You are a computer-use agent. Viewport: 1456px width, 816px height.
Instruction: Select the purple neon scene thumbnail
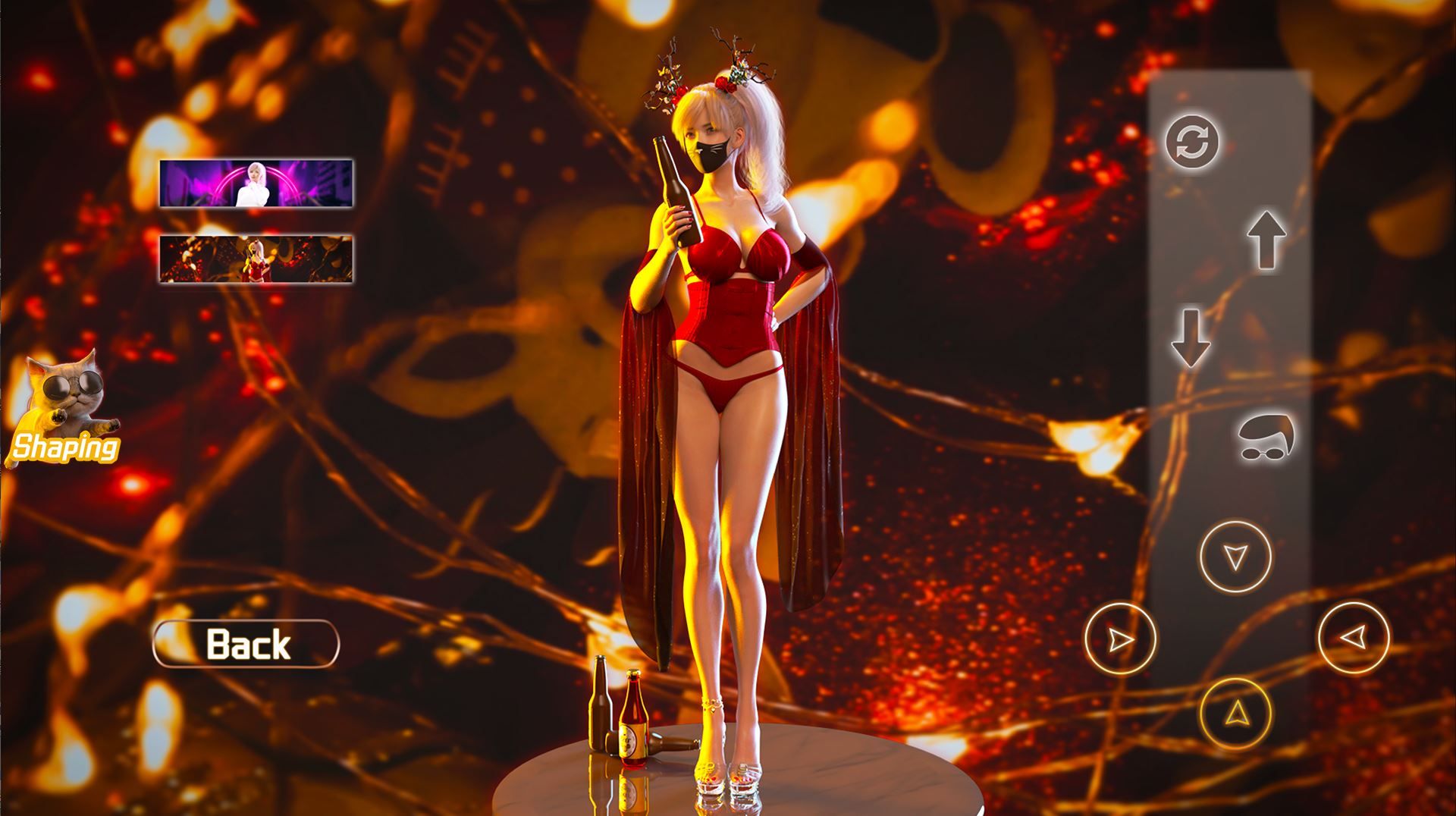click(x=256, y=183)
